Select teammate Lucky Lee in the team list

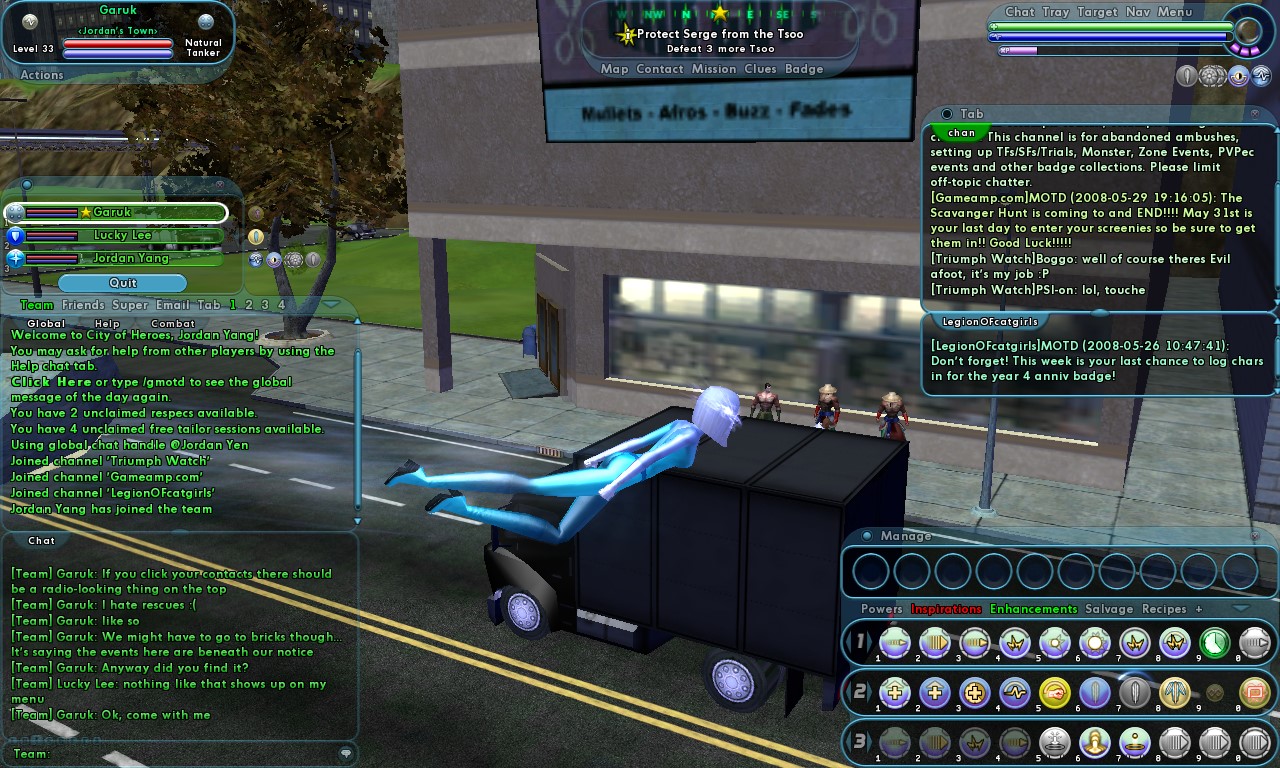[x=123, y=236]
